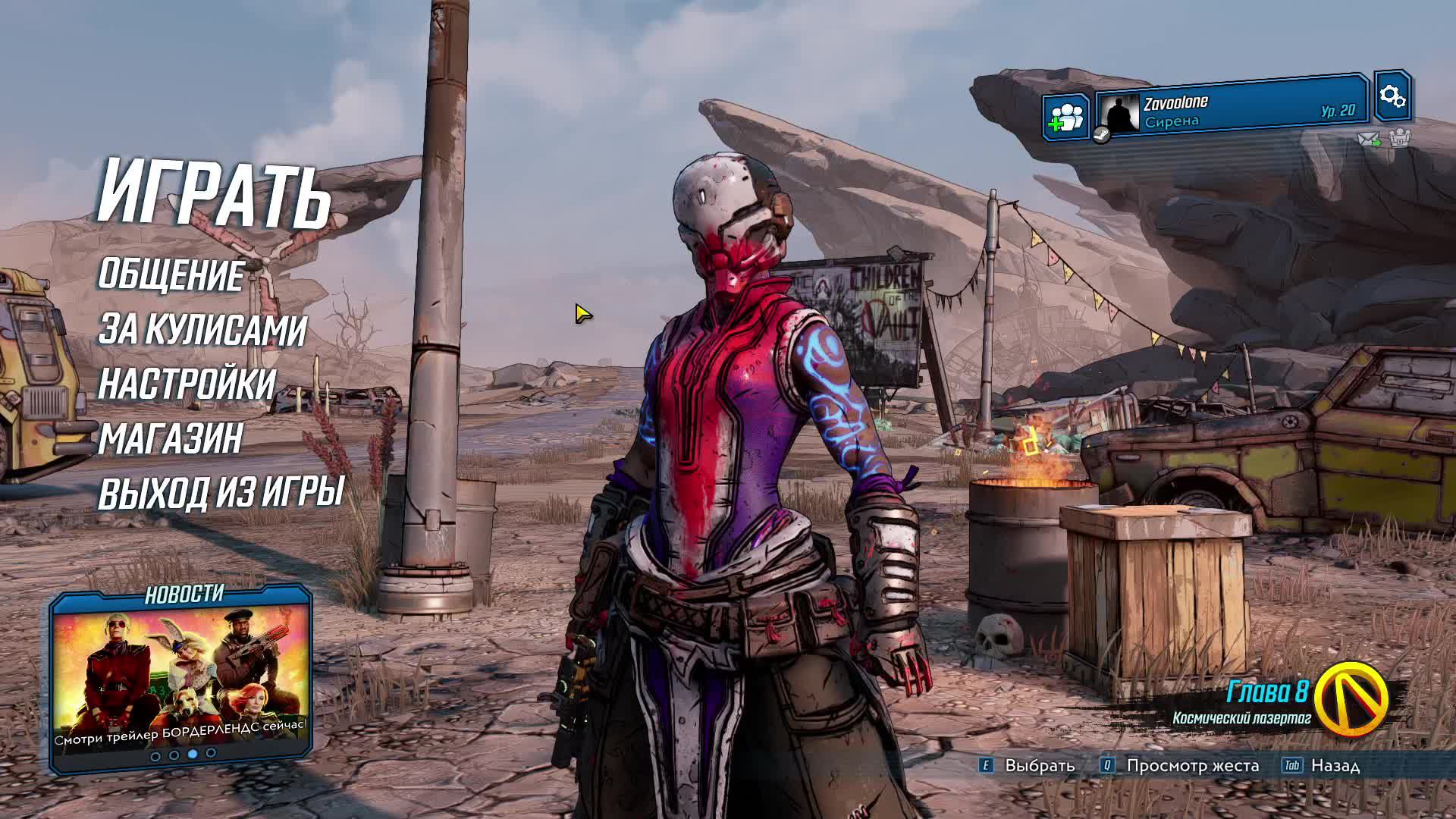Image resolution: width=1456 pixels, height=819 pixels.
Task: Open the ОБЩЕНИЕ social menu
Action: [171, 275]
